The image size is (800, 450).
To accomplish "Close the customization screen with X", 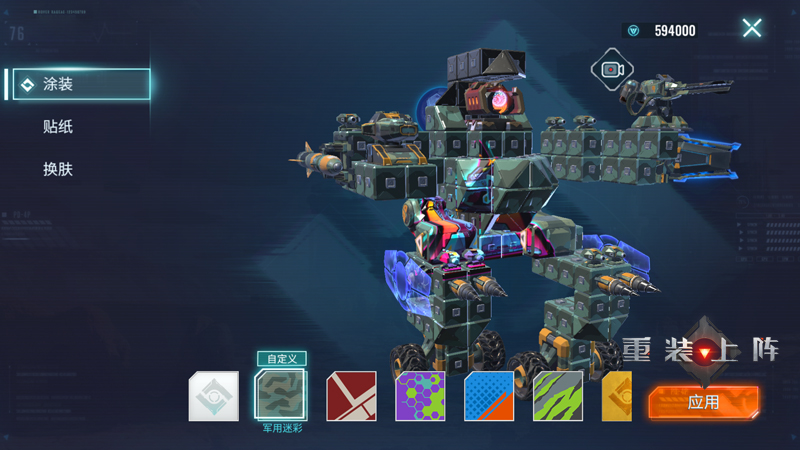I will tap(752, 28).
